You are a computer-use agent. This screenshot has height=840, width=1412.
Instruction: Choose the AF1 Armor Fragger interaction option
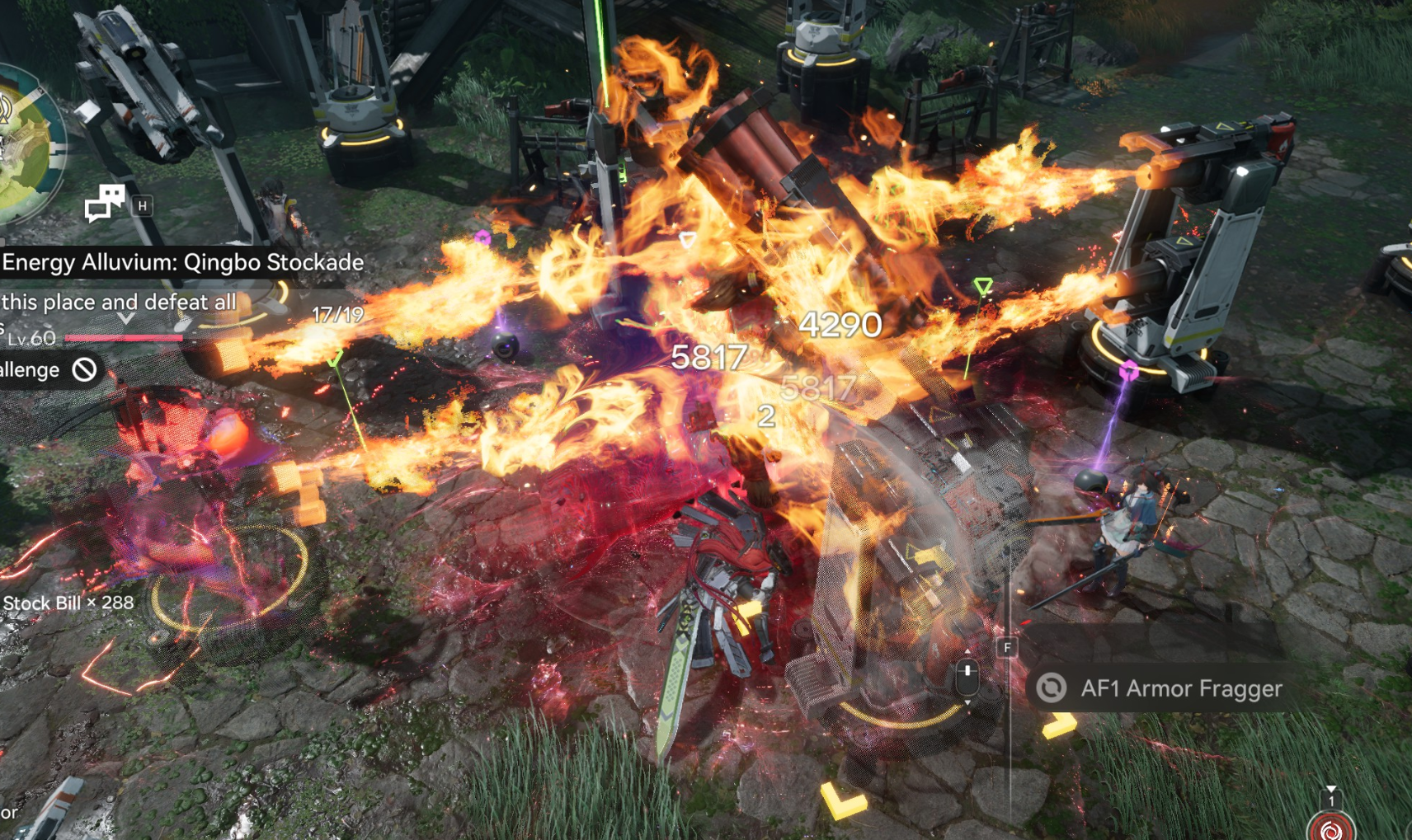[1161, 687]
